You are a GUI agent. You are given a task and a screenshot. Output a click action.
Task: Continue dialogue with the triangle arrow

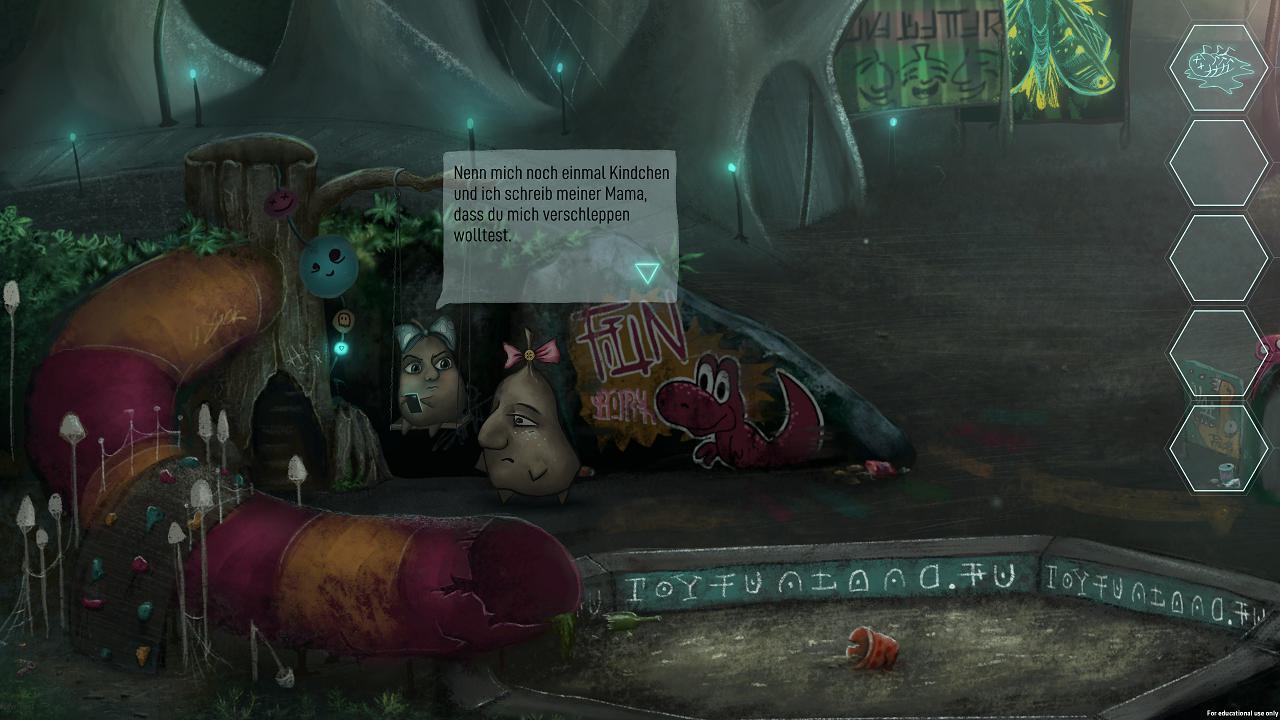pos(647,272)
